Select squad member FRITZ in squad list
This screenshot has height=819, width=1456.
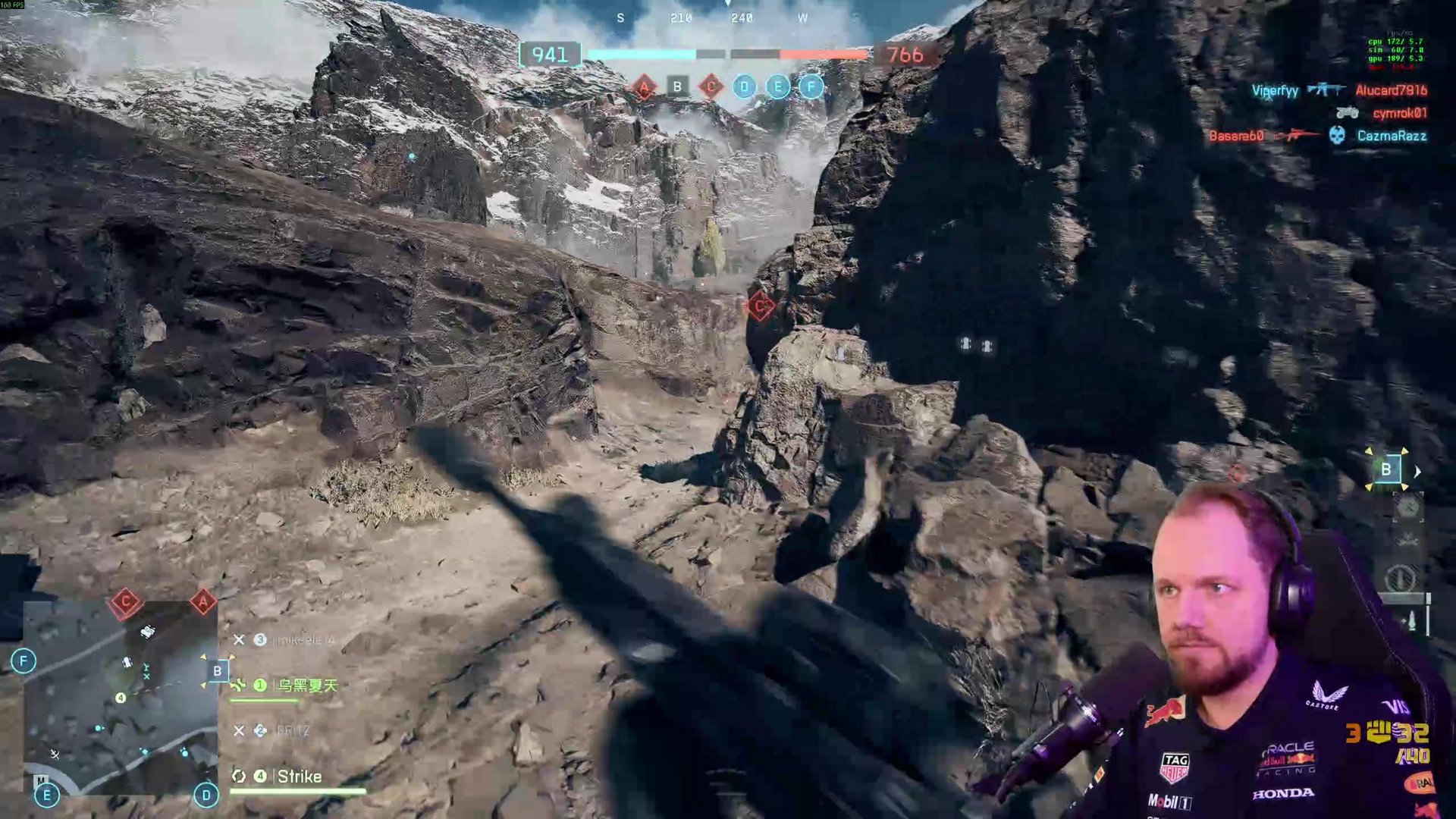[x=293, y=731]
